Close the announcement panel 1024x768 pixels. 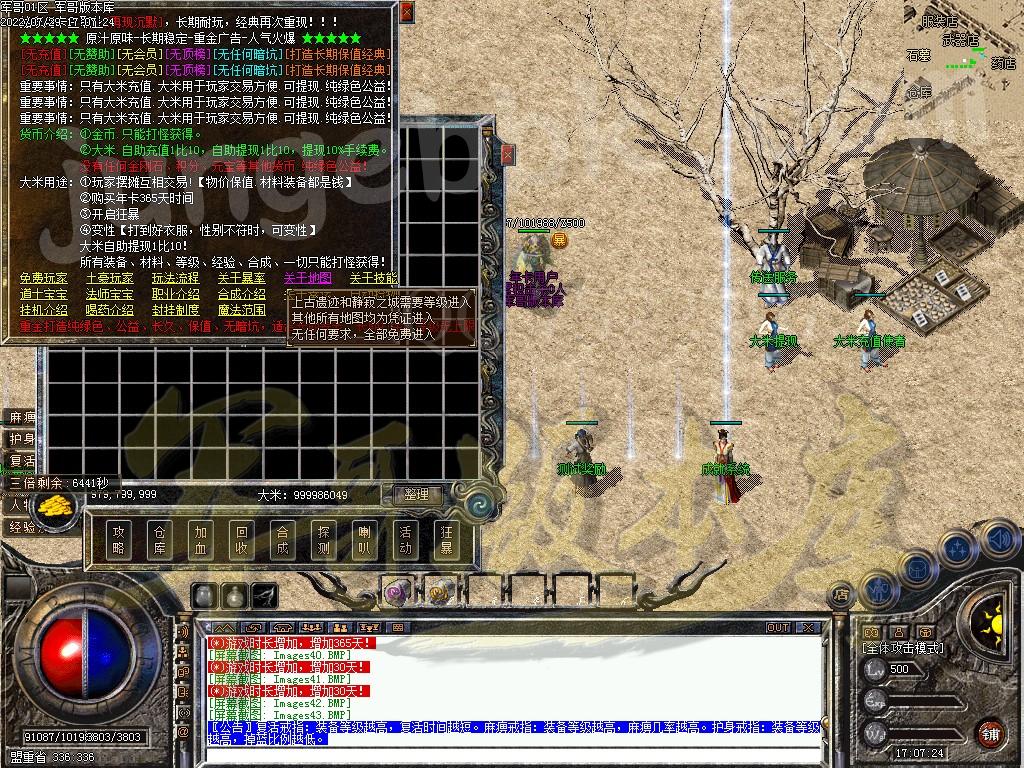[x=405, y=13]
